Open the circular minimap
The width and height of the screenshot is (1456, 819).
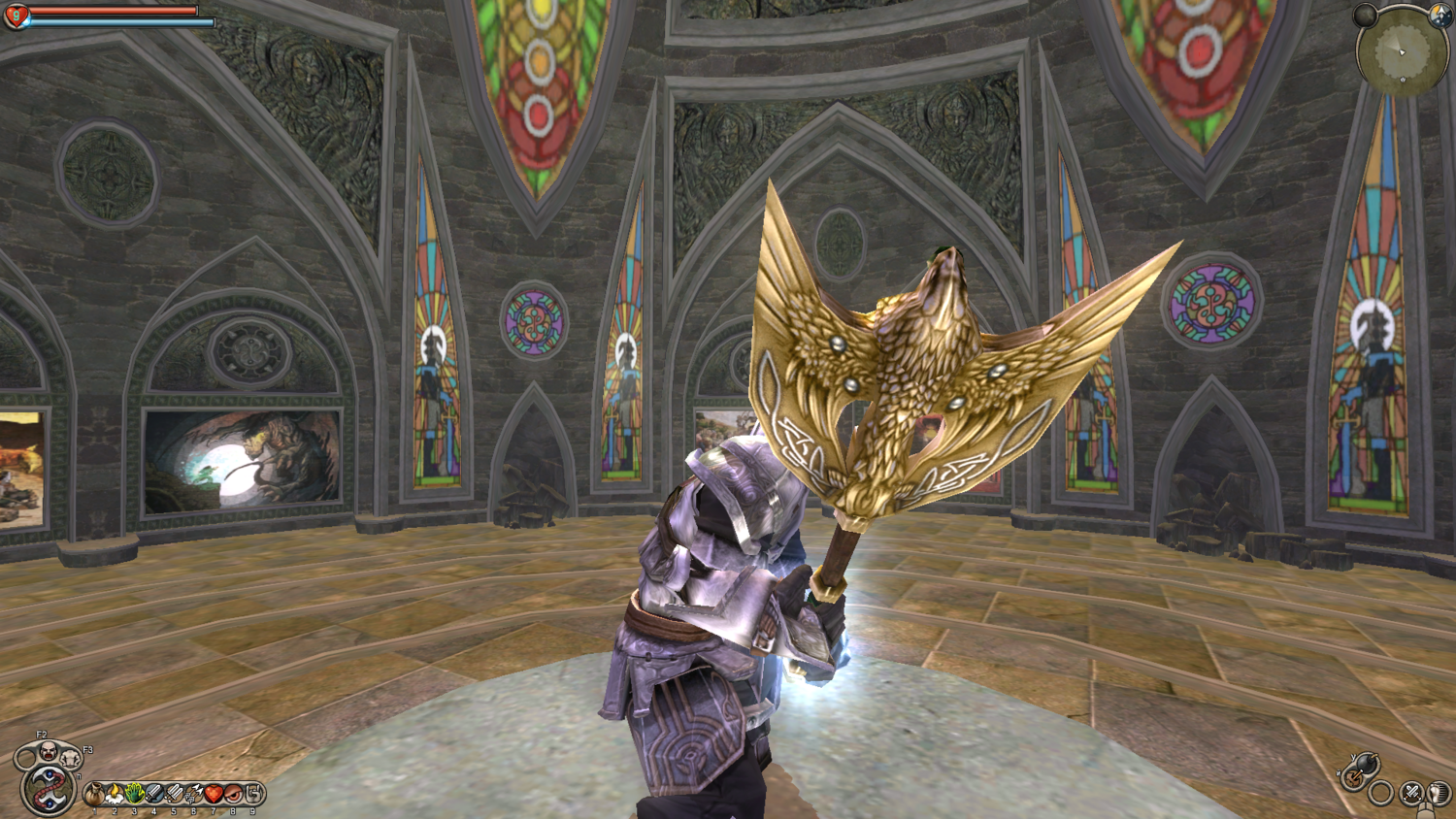tap(1401, 51)
